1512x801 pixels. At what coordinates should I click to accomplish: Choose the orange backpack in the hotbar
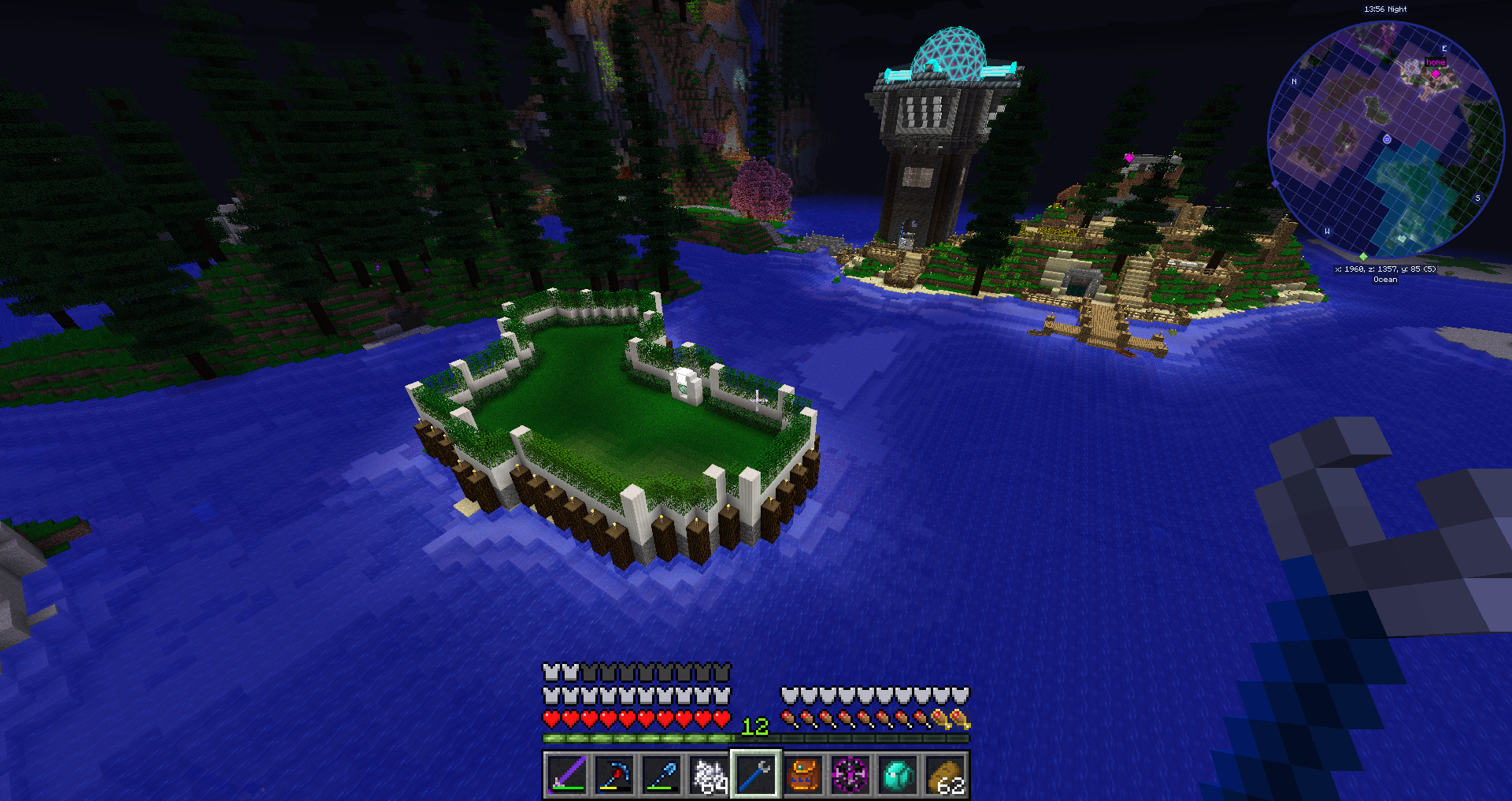803,775
